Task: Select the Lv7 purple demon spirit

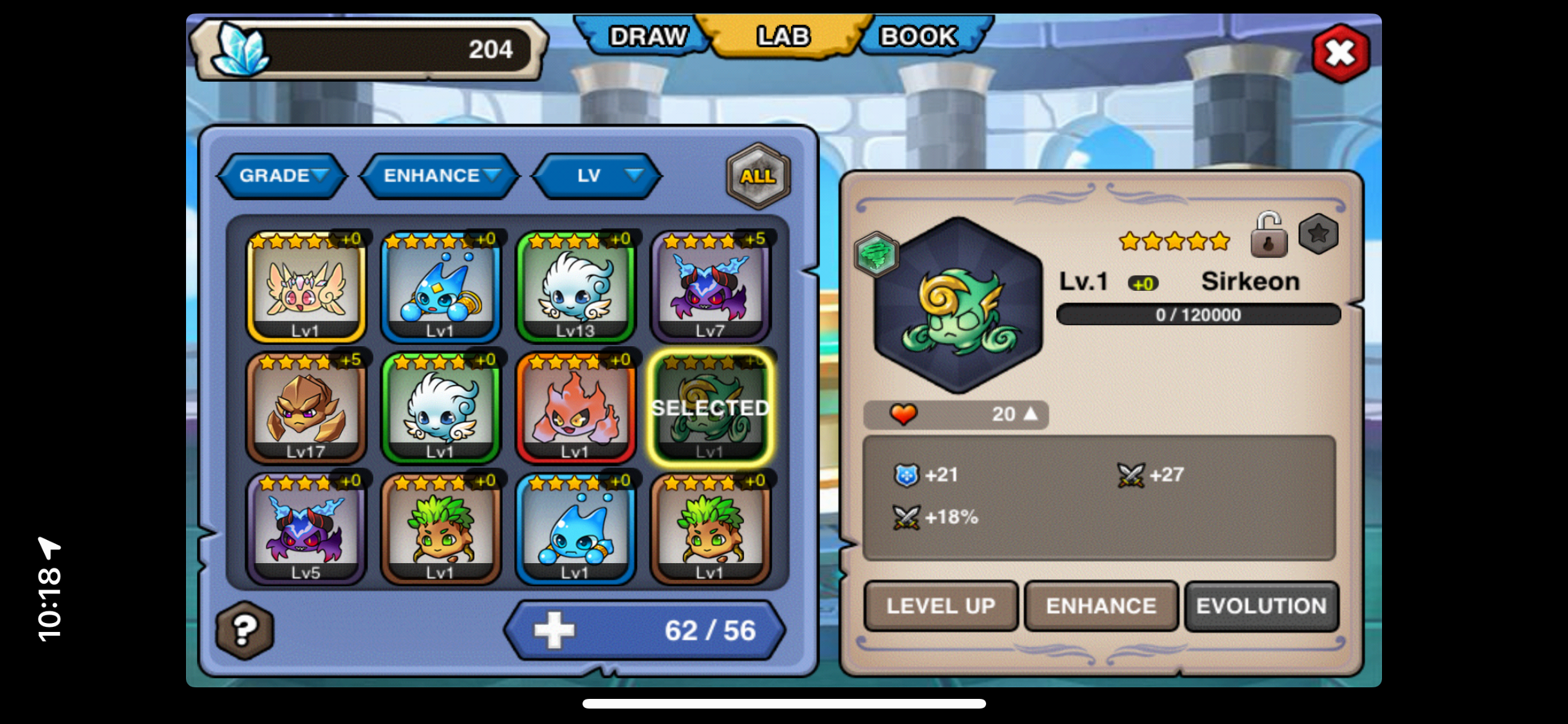Action: (710, 286)
